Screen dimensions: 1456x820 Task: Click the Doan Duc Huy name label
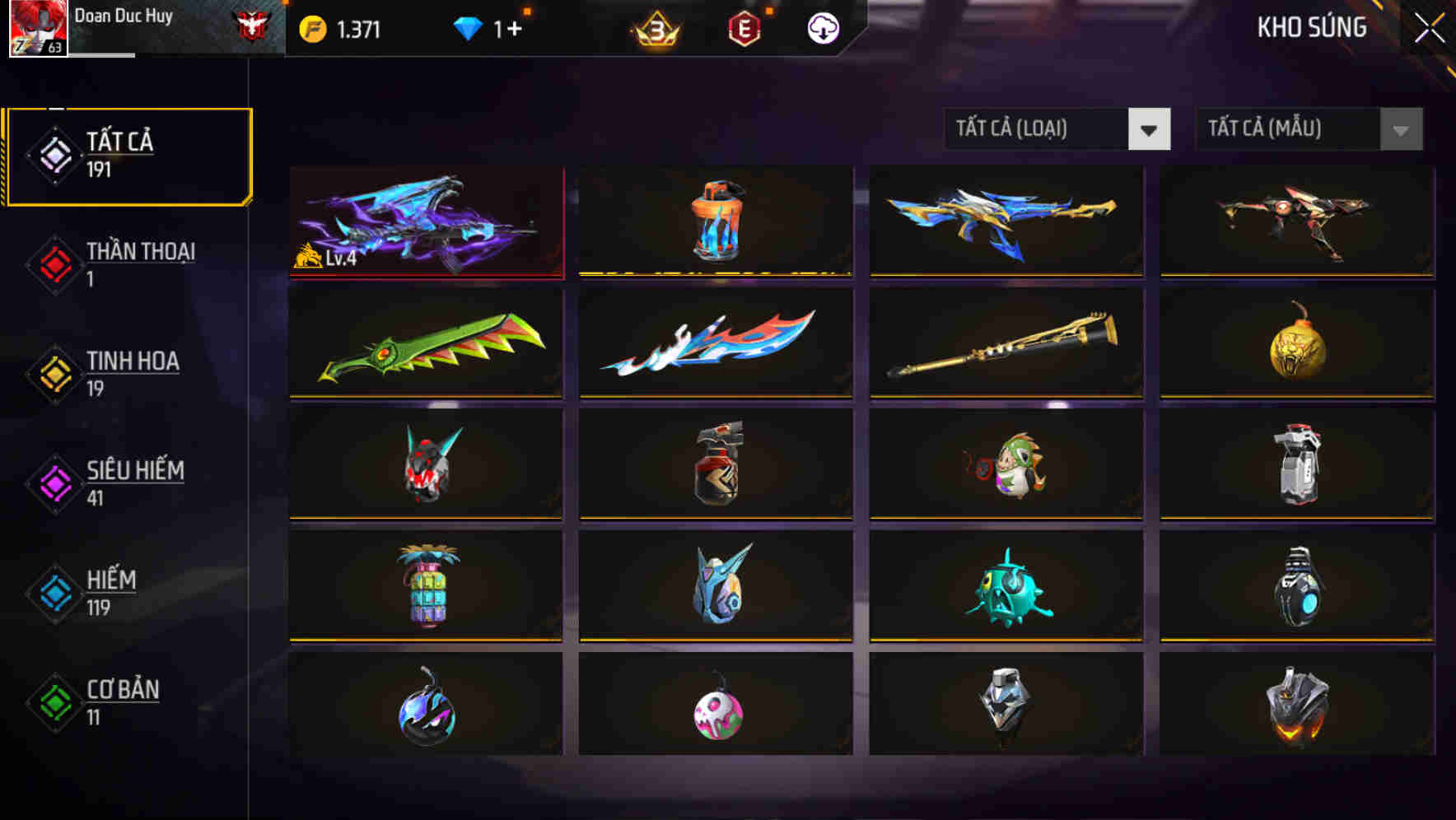[x=125, y=16]
